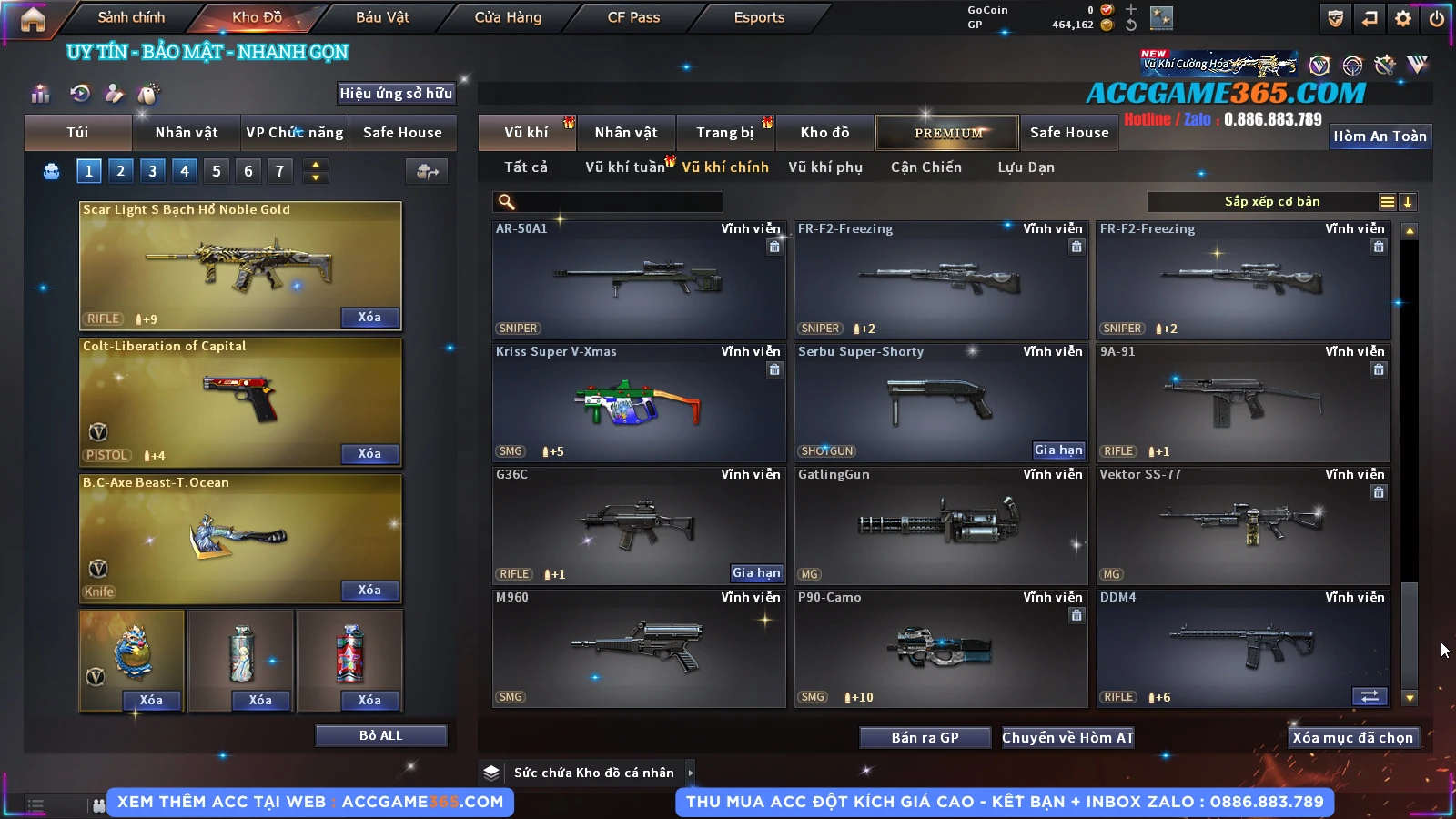The image size is (1456, 819).
Task: Open the gear settings icon
Action: (1403, 18)
